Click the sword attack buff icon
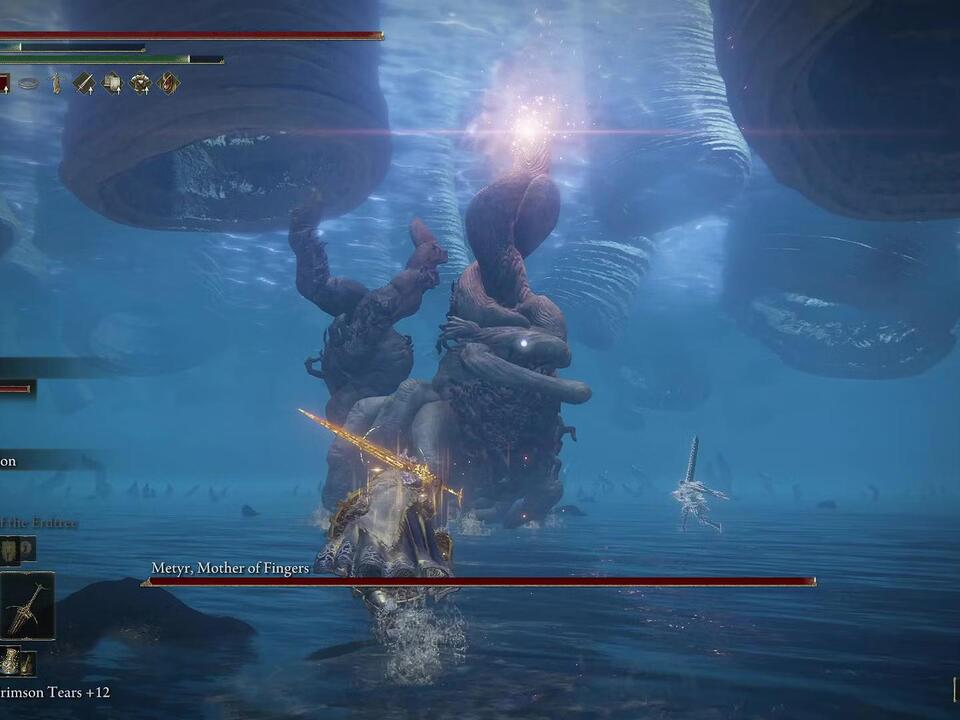The height and width of the screenshot is (720, 960). coord(84,84)
